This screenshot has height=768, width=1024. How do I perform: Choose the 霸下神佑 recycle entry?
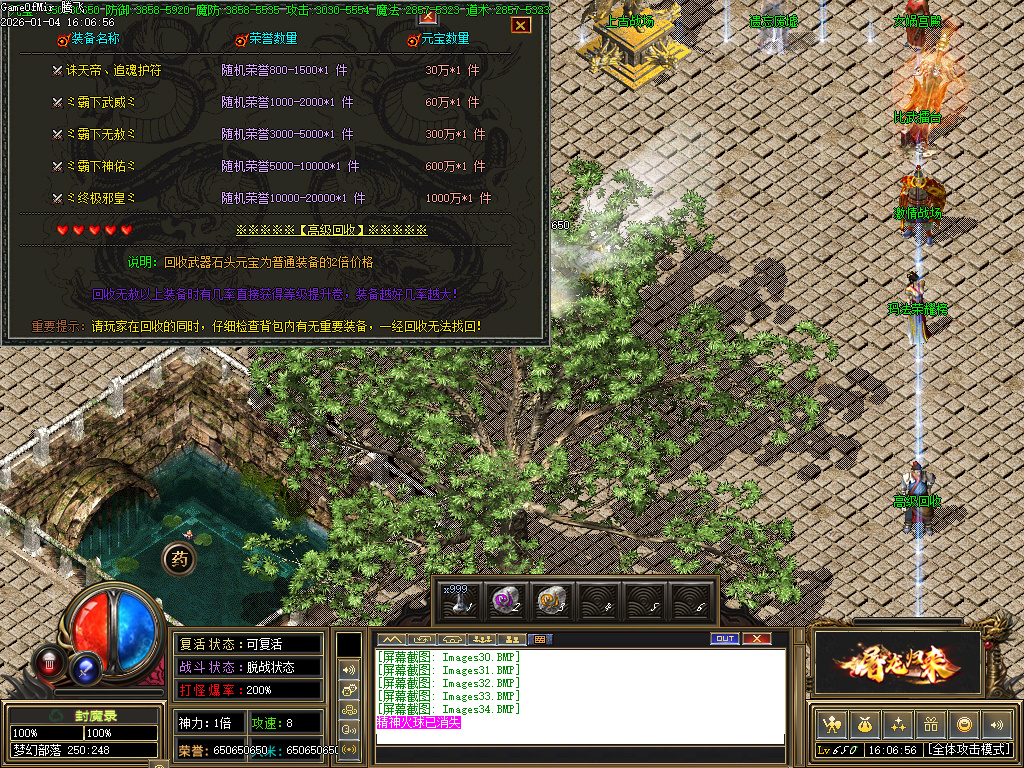(x=99, y=166)
